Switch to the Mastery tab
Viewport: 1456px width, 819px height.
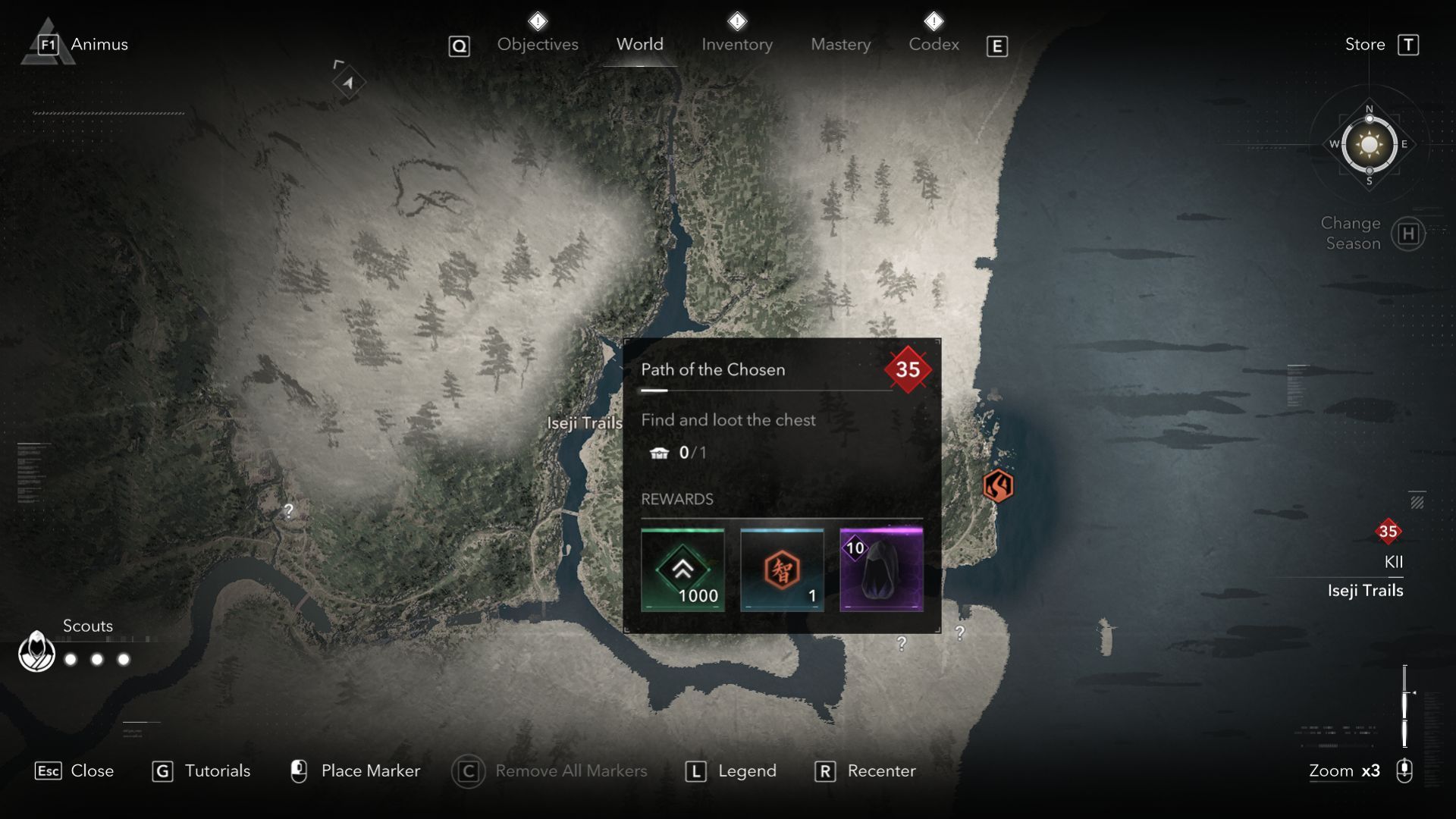tap(840, 44)
